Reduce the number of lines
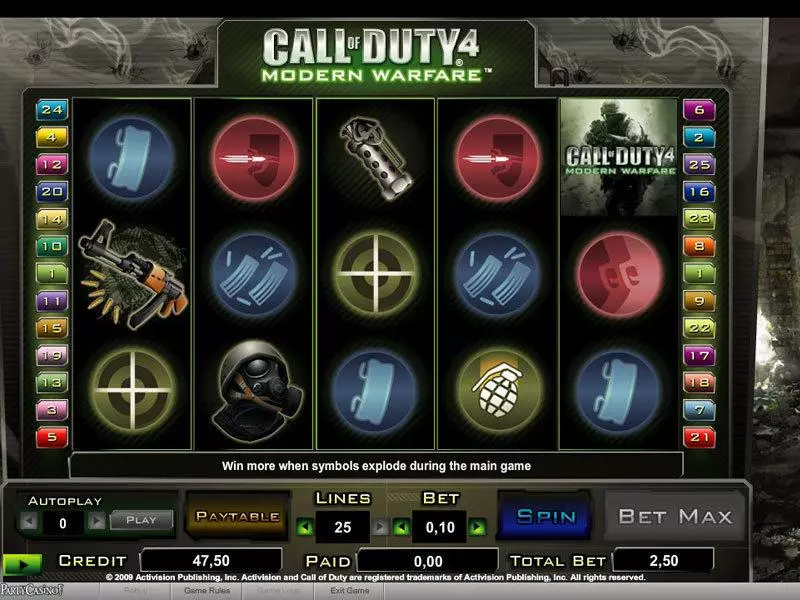Image resolution: width=800 pixels, height=600 pixels. coord(304,525)
